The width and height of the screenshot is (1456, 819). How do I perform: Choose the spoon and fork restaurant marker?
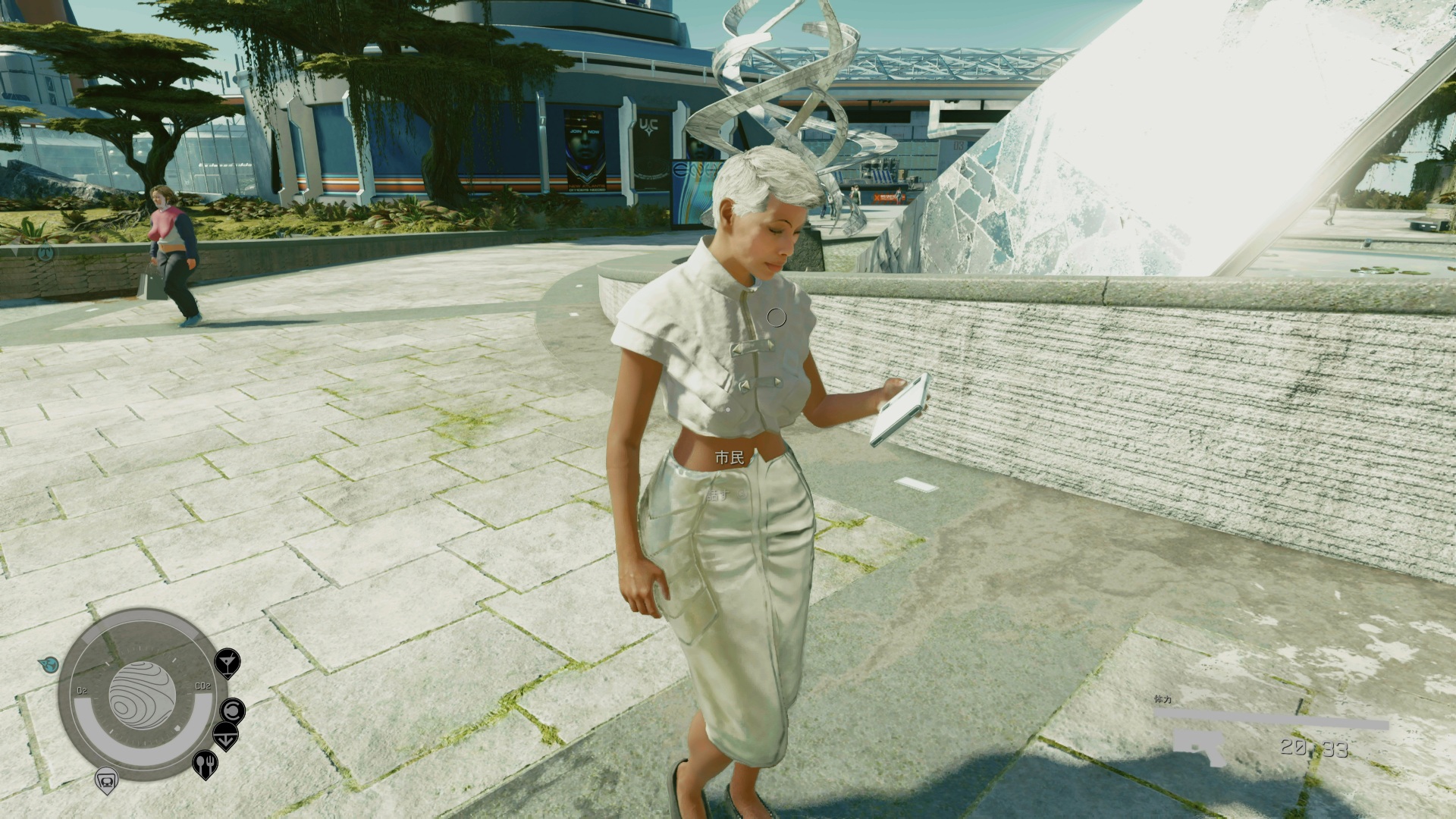coord(205,764)
